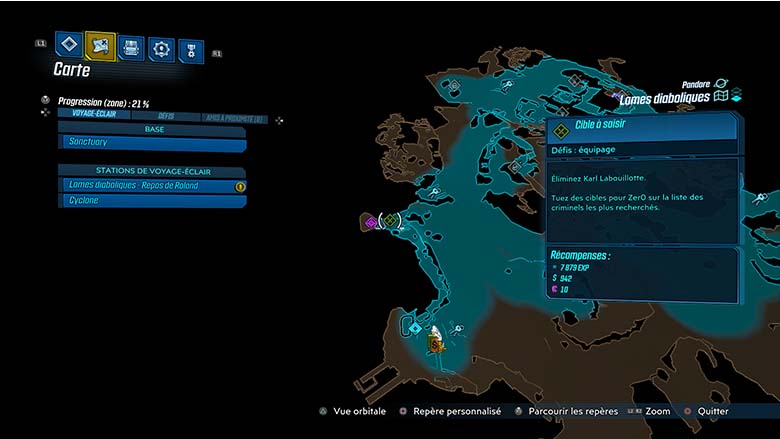Select the highlighted green target marker on map
The height and width of the screenshot is (439, 780).
[x=391, y=220]
